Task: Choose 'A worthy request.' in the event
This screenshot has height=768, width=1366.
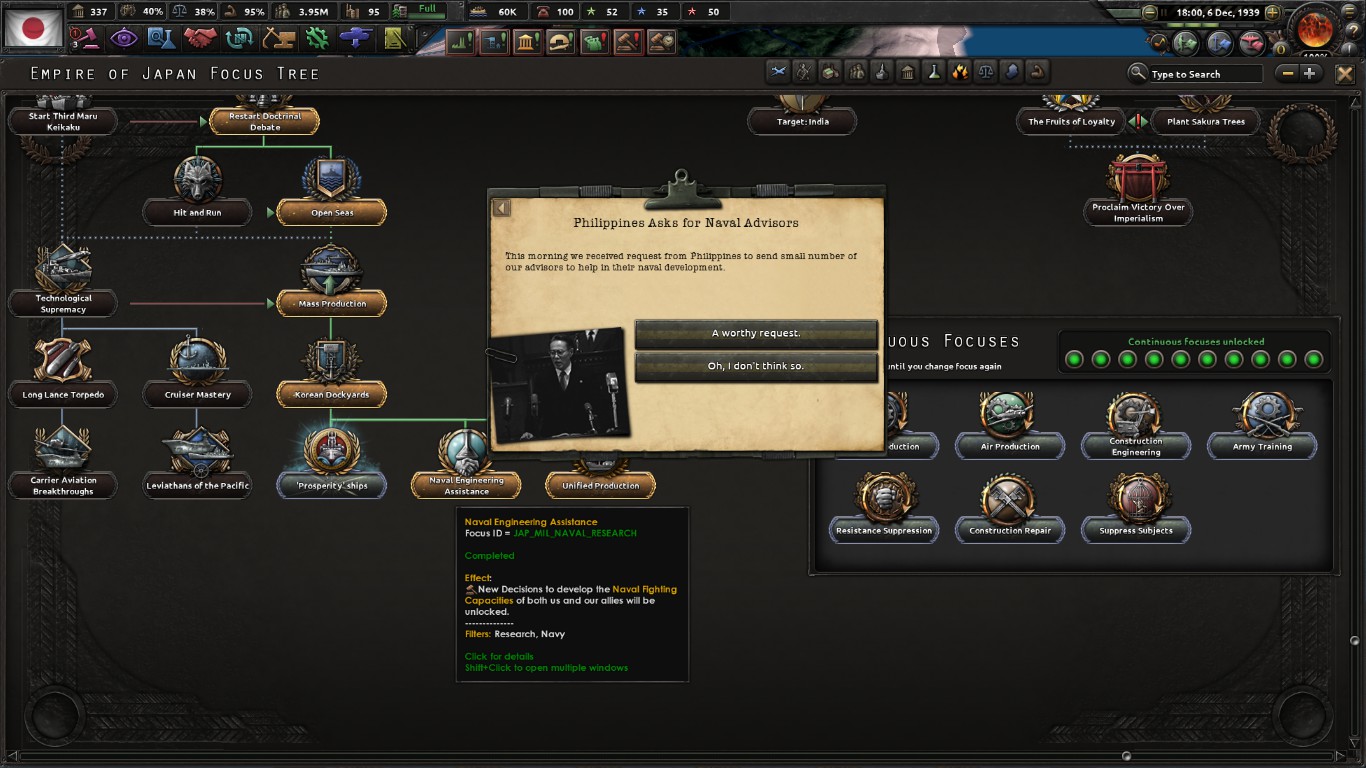Action: tap(755, 334)
